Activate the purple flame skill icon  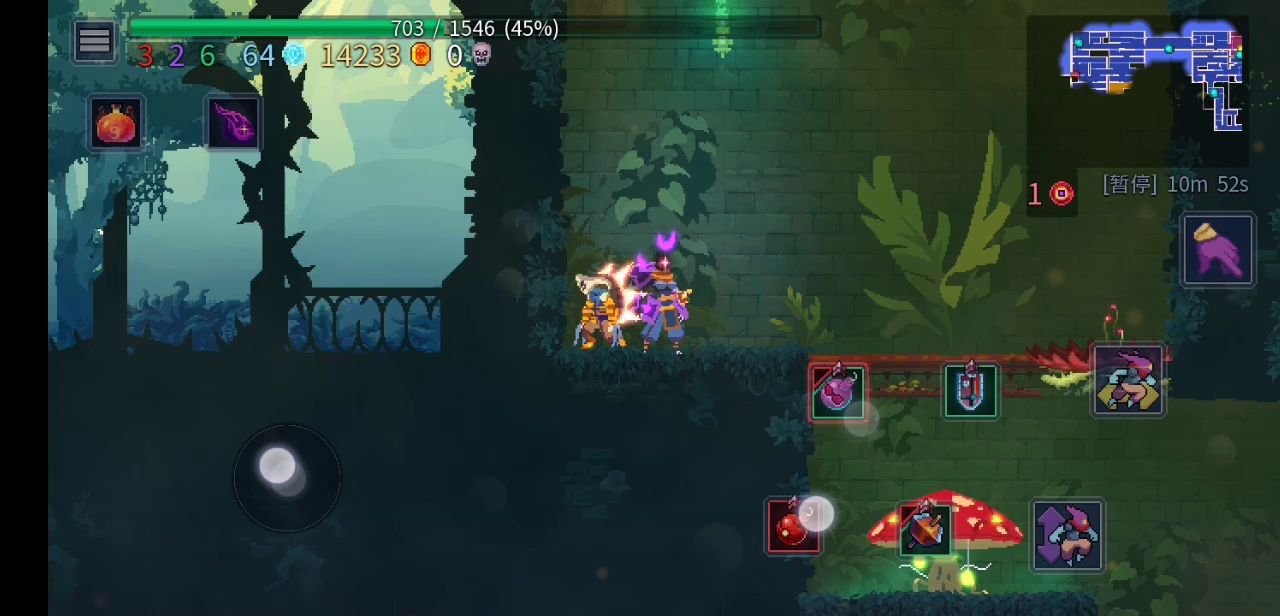[233, 122]
